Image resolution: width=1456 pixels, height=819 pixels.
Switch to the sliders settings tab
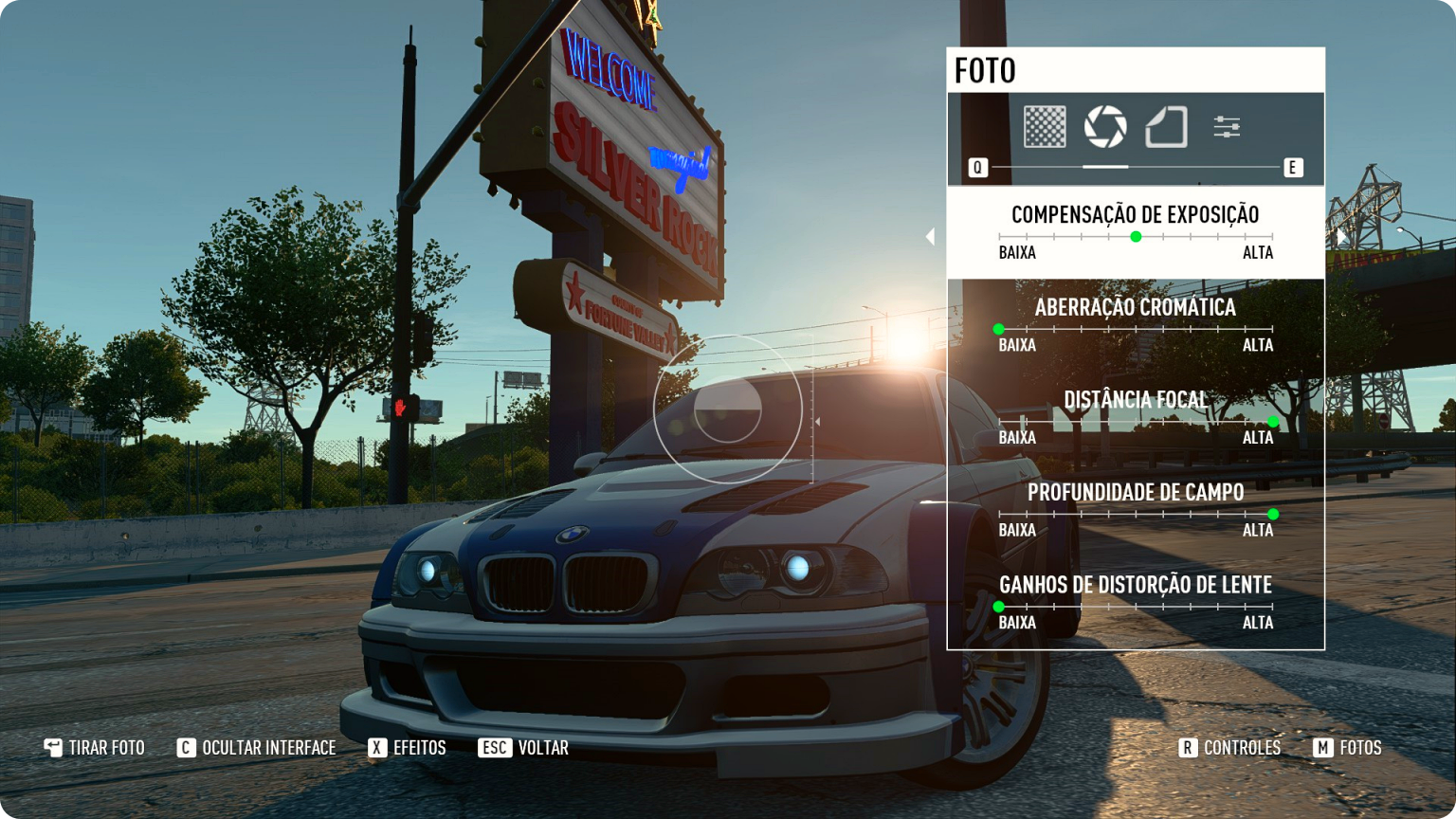tap(1227, 127)
